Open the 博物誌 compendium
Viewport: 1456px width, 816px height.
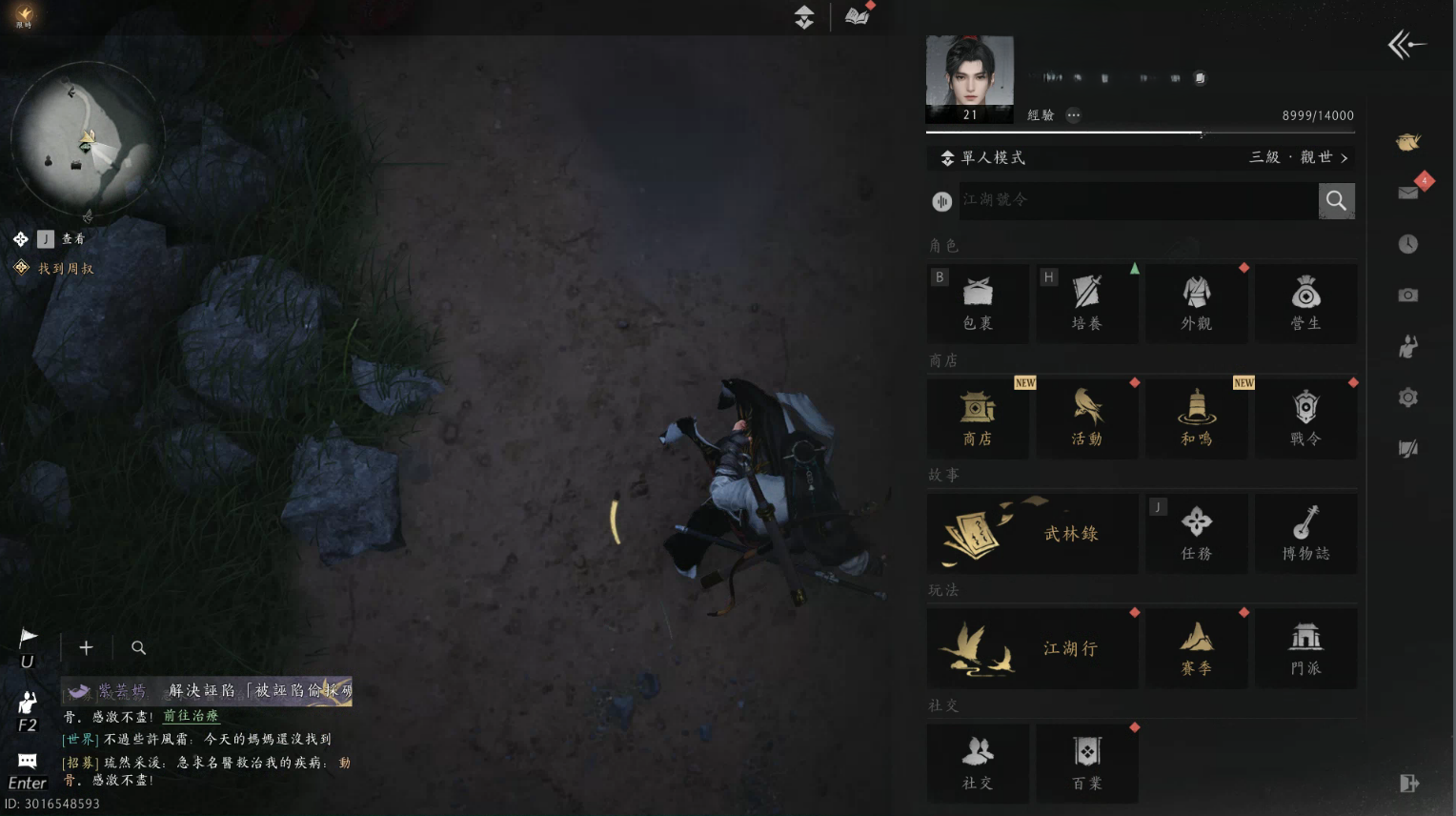[1305, 533]
